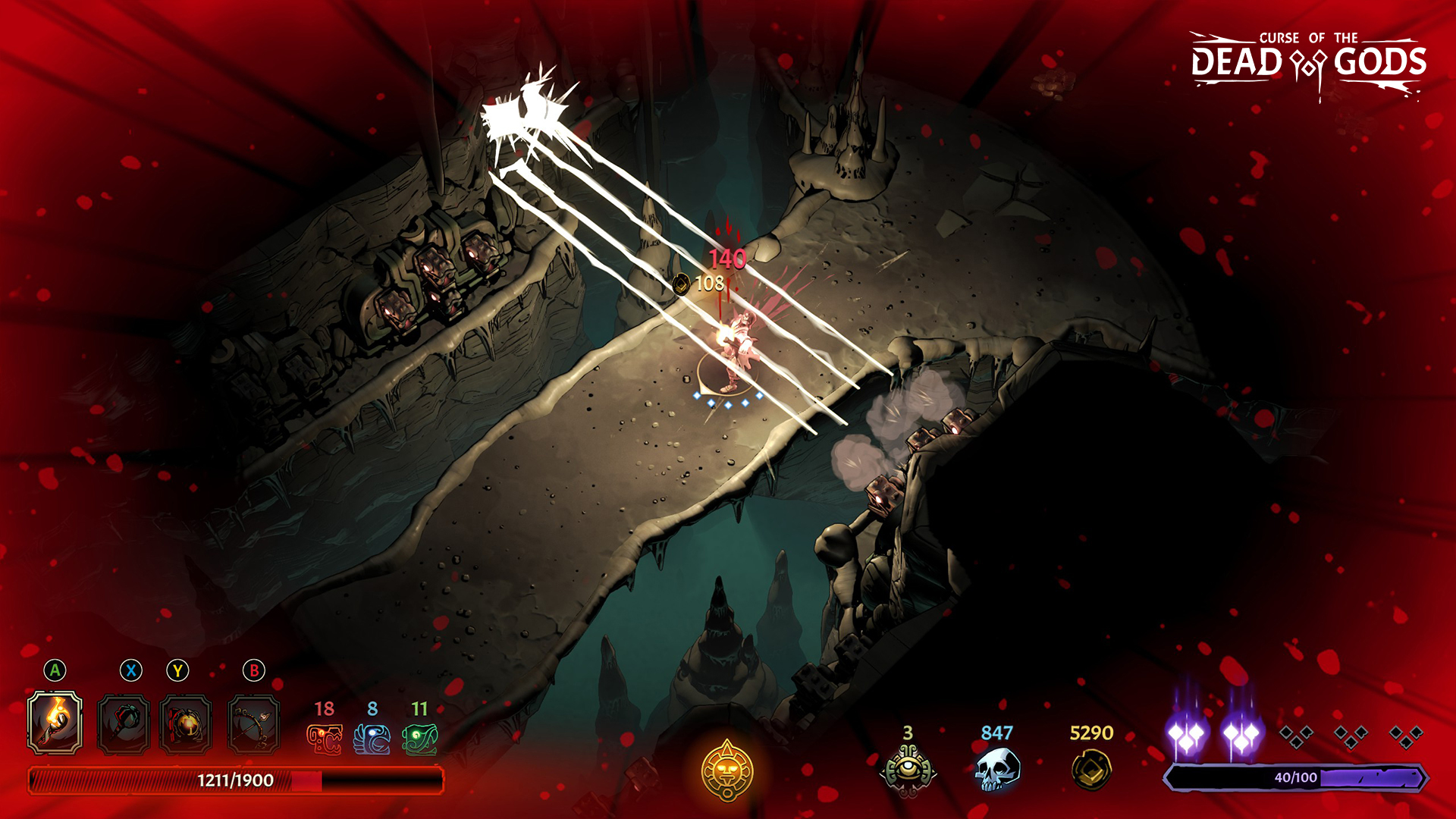Click the green serpent stat glyph

pos(419,739)
